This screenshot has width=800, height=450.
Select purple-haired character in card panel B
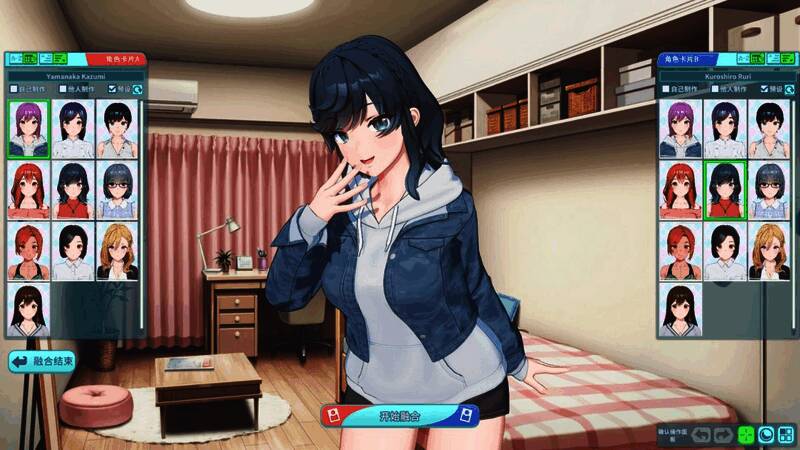coord(680,129)
